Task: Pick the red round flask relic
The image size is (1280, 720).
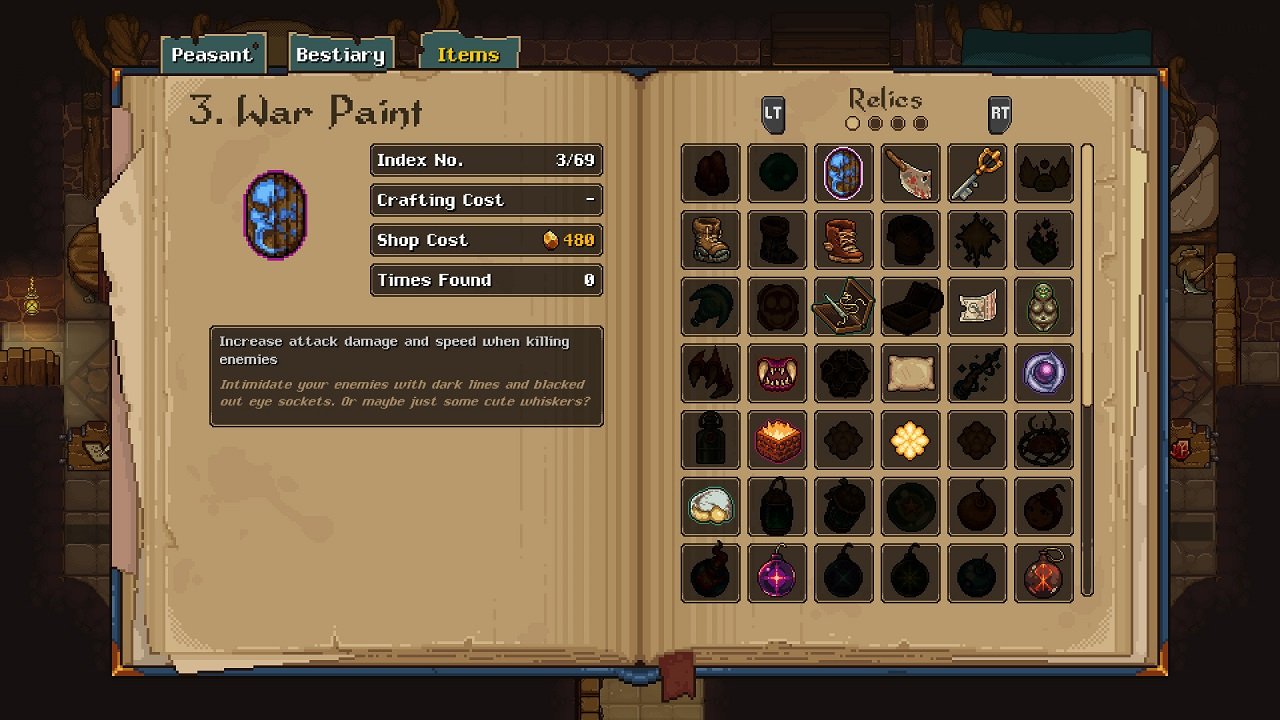Action: [1044, 574]
